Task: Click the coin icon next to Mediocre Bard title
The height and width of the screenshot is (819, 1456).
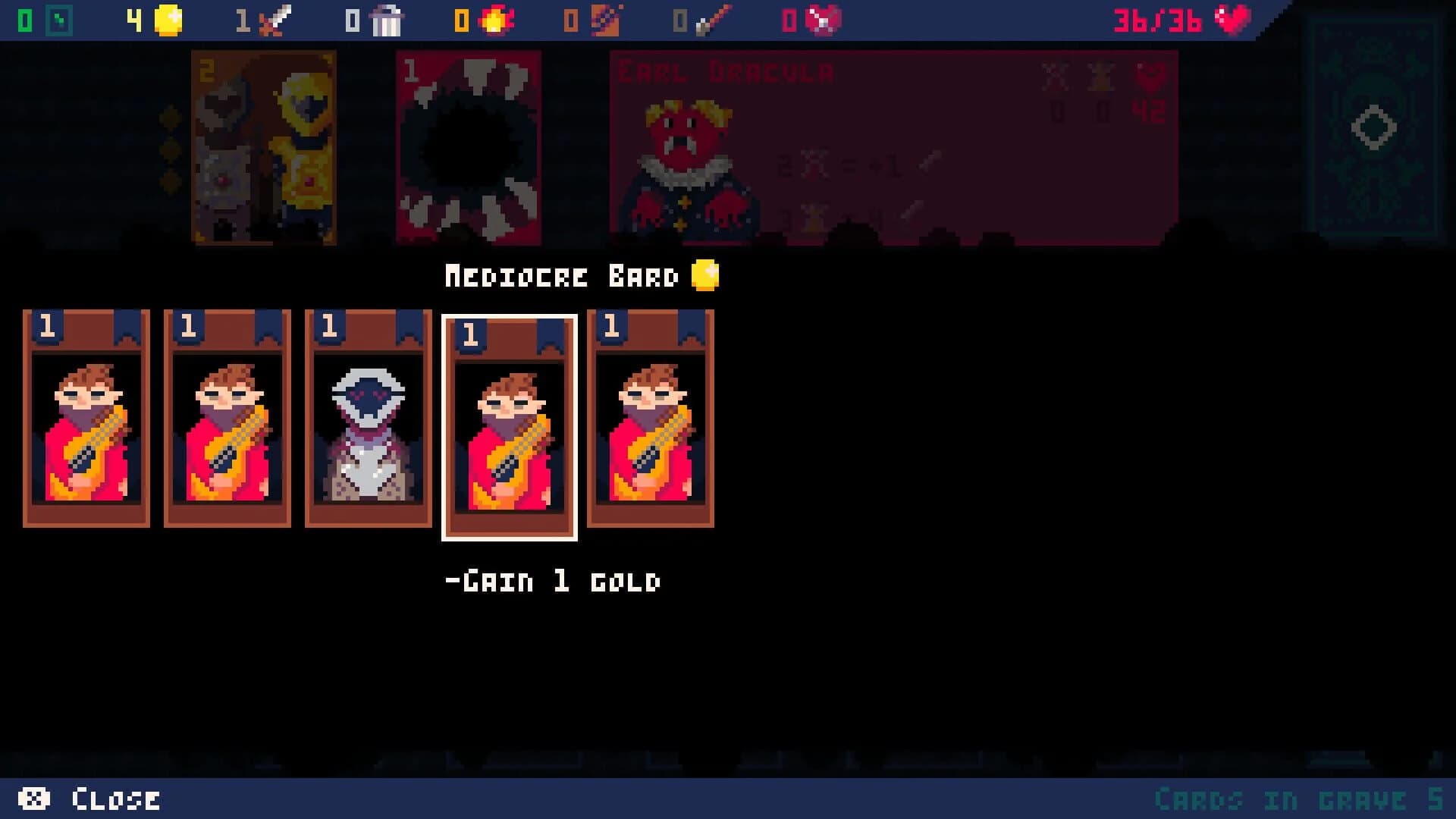Action: coord(704,275)
